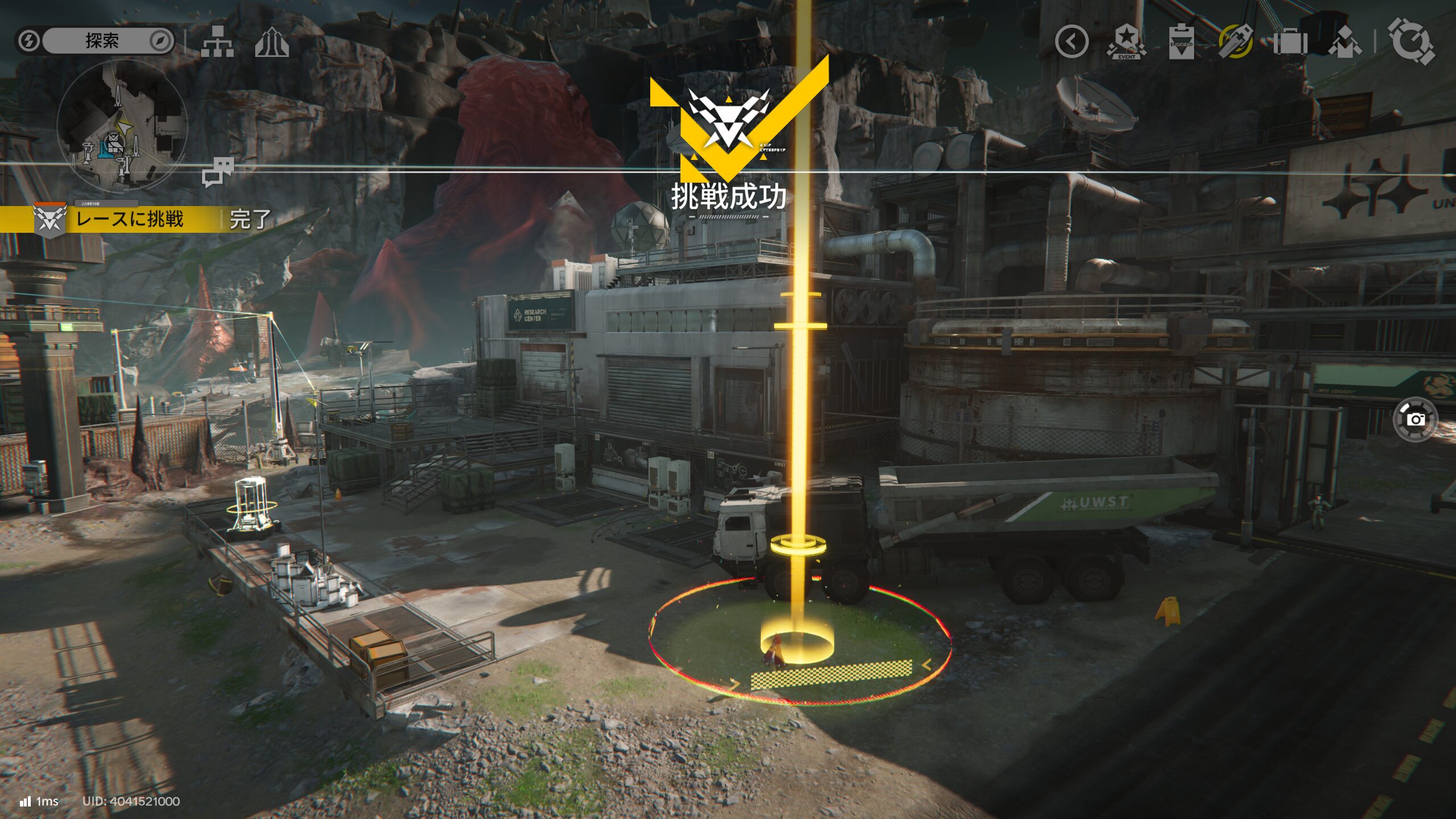1456x819 pixels.
Task: Click the yellow-ringed plug icon
Action: tap(1235, 42)
